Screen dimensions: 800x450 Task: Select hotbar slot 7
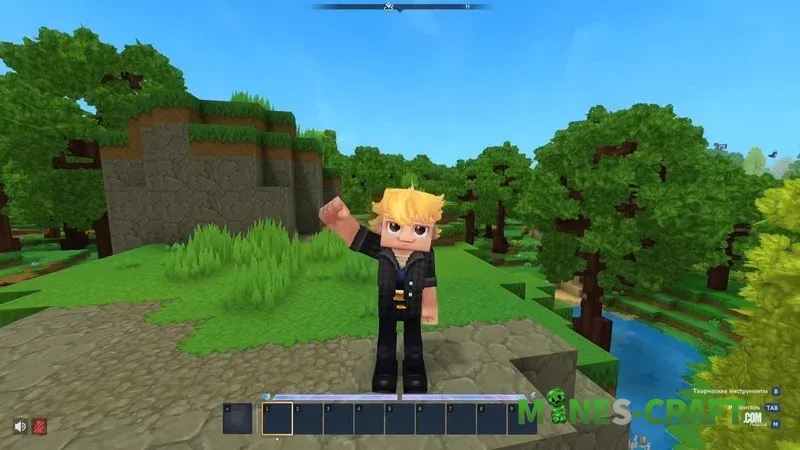point(461,418)
